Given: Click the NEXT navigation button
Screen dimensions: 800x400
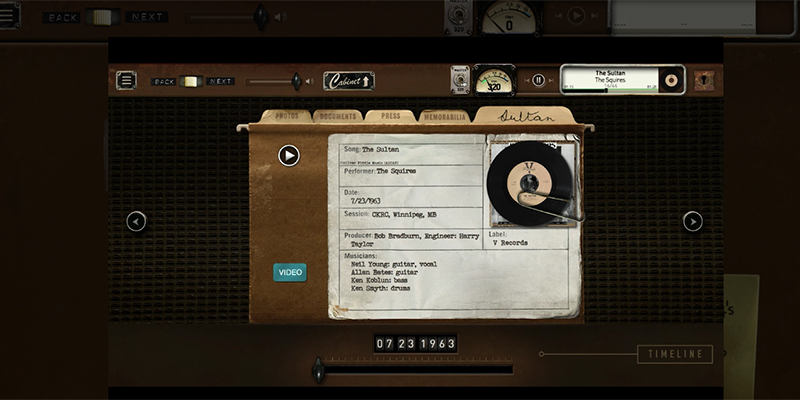Looking at the screenshot, I should pyautogui.click(x=221, y=81).
